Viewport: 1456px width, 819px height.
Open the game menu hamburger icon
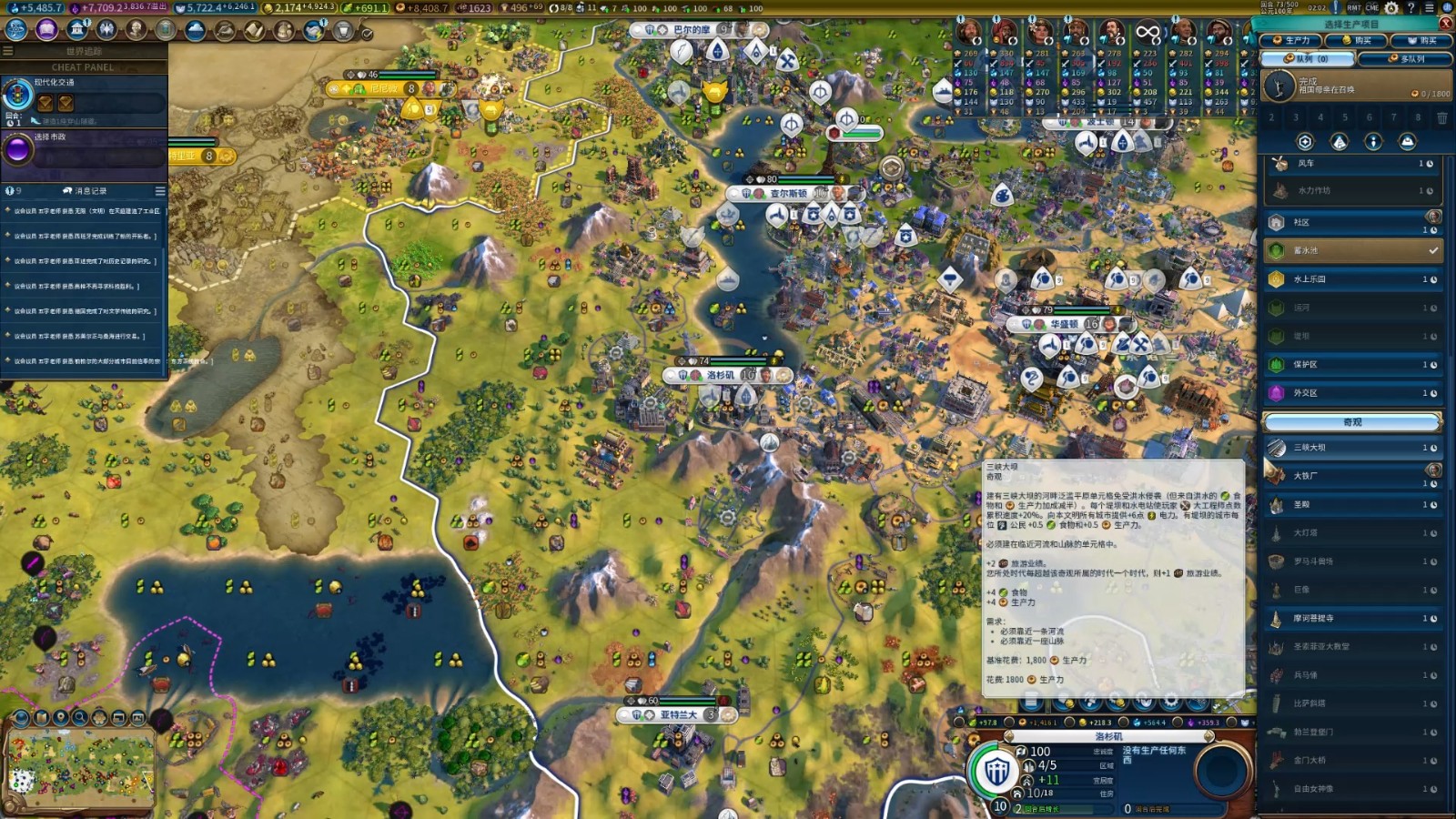coord(1430,8)
